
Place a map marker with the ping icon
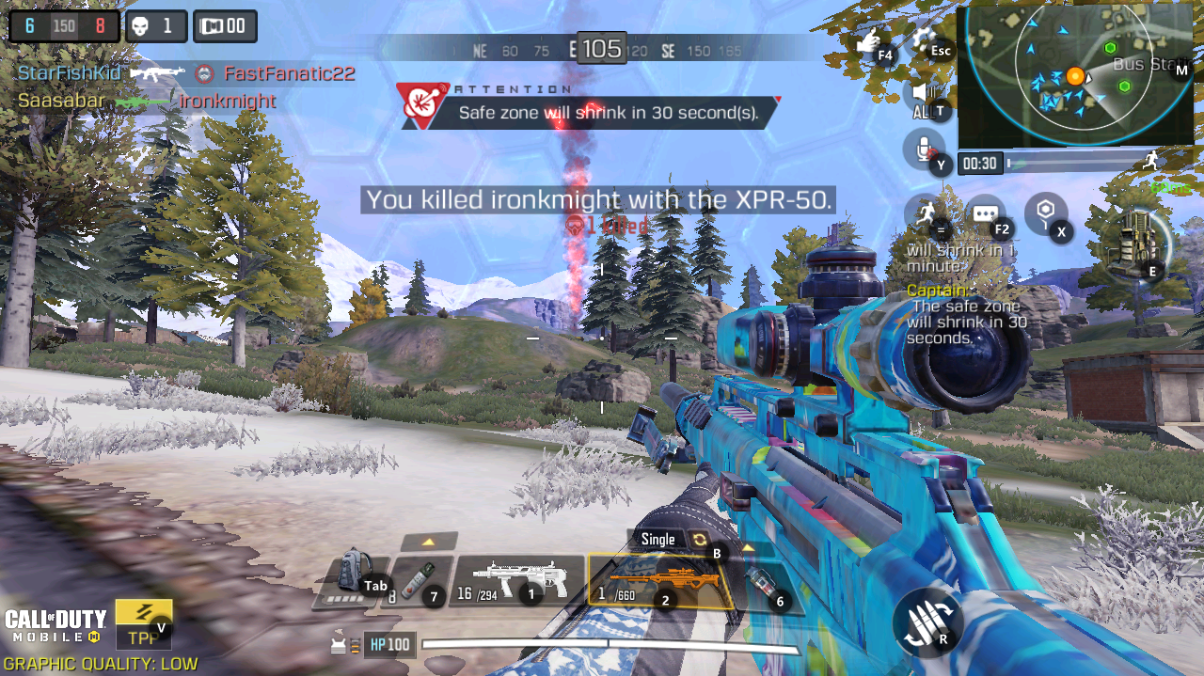click(1046, 213)
